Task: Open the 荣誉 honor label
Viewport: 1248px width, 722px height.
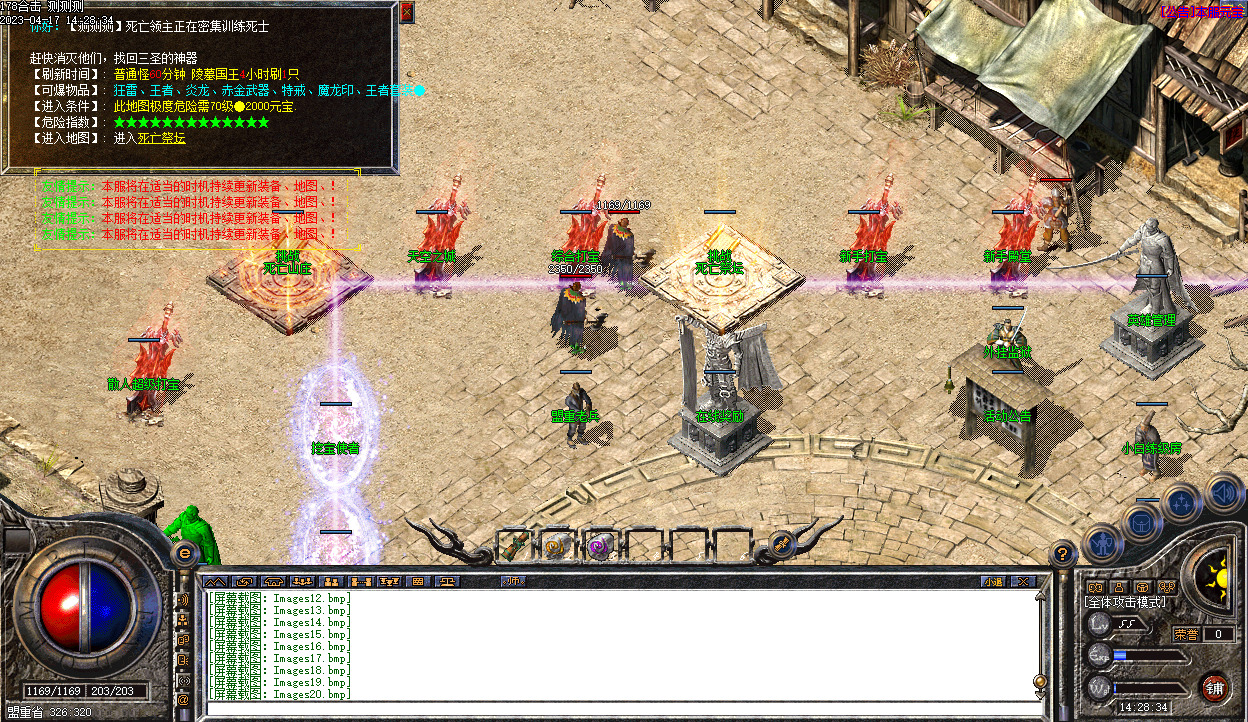Action: pyautogui.click(x=1185, y=634)
